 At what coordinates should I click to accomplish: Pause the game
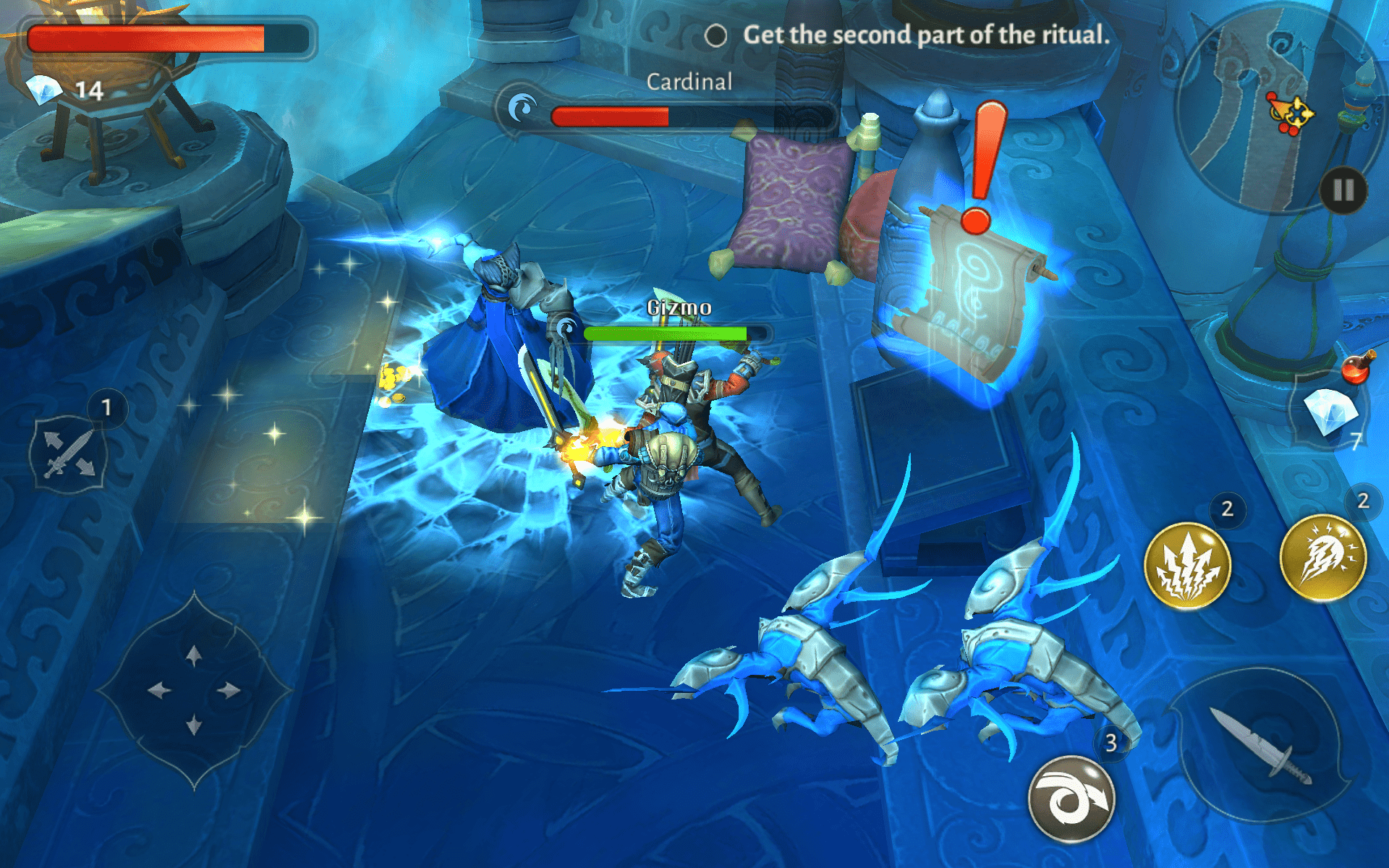pos(1343,191)
